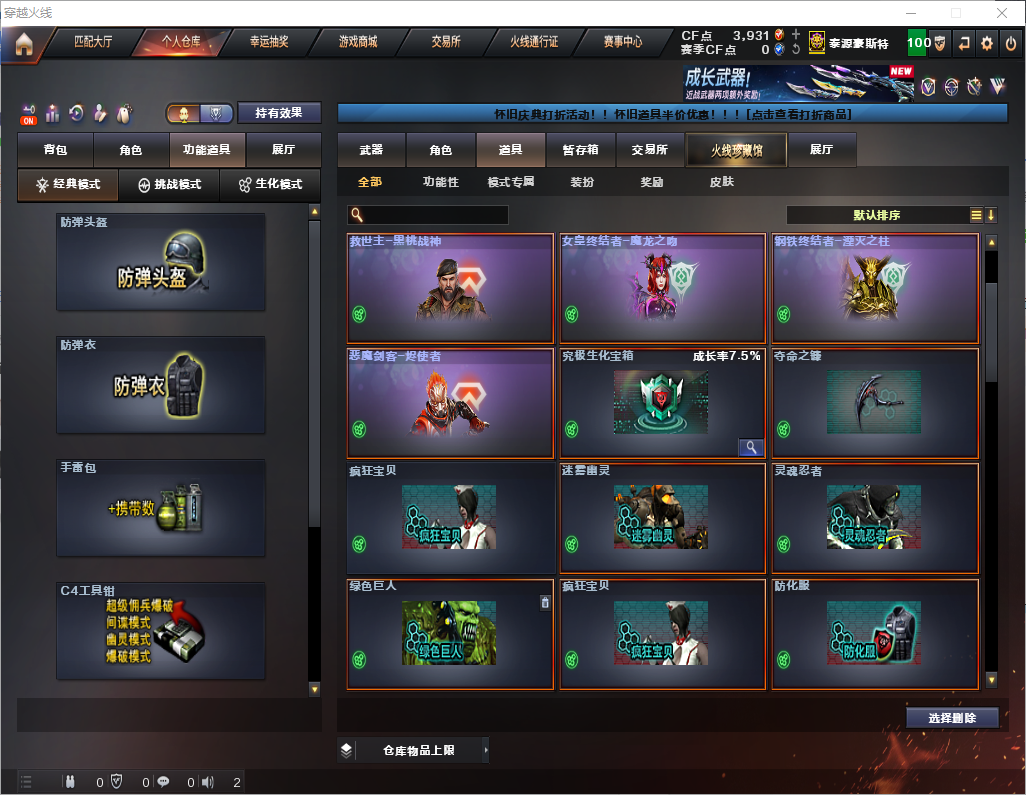
Task: Select the 挑战模式 challenge mode tab
Action: [170, 185]
